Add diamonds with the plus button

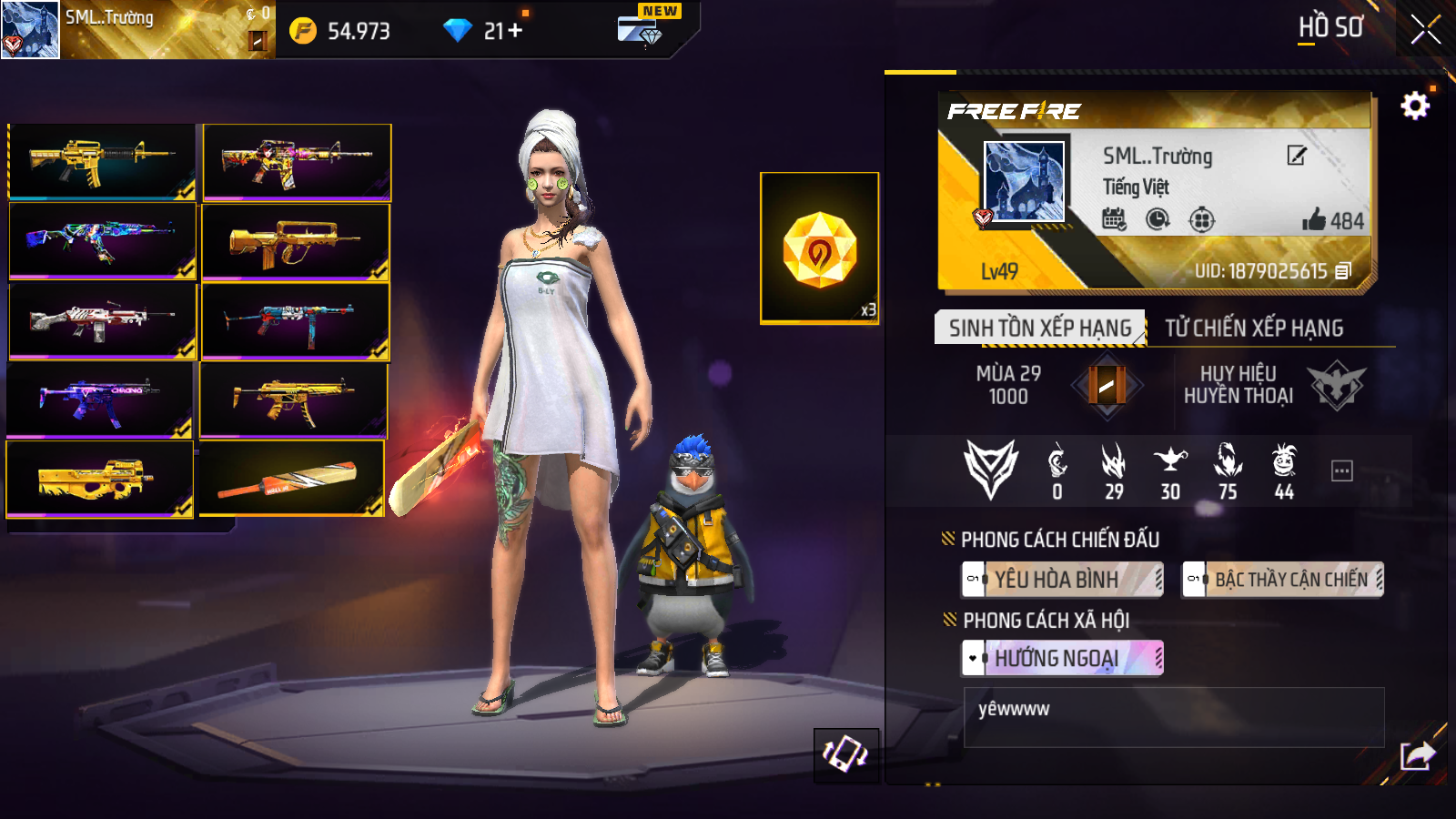[516, 31]
